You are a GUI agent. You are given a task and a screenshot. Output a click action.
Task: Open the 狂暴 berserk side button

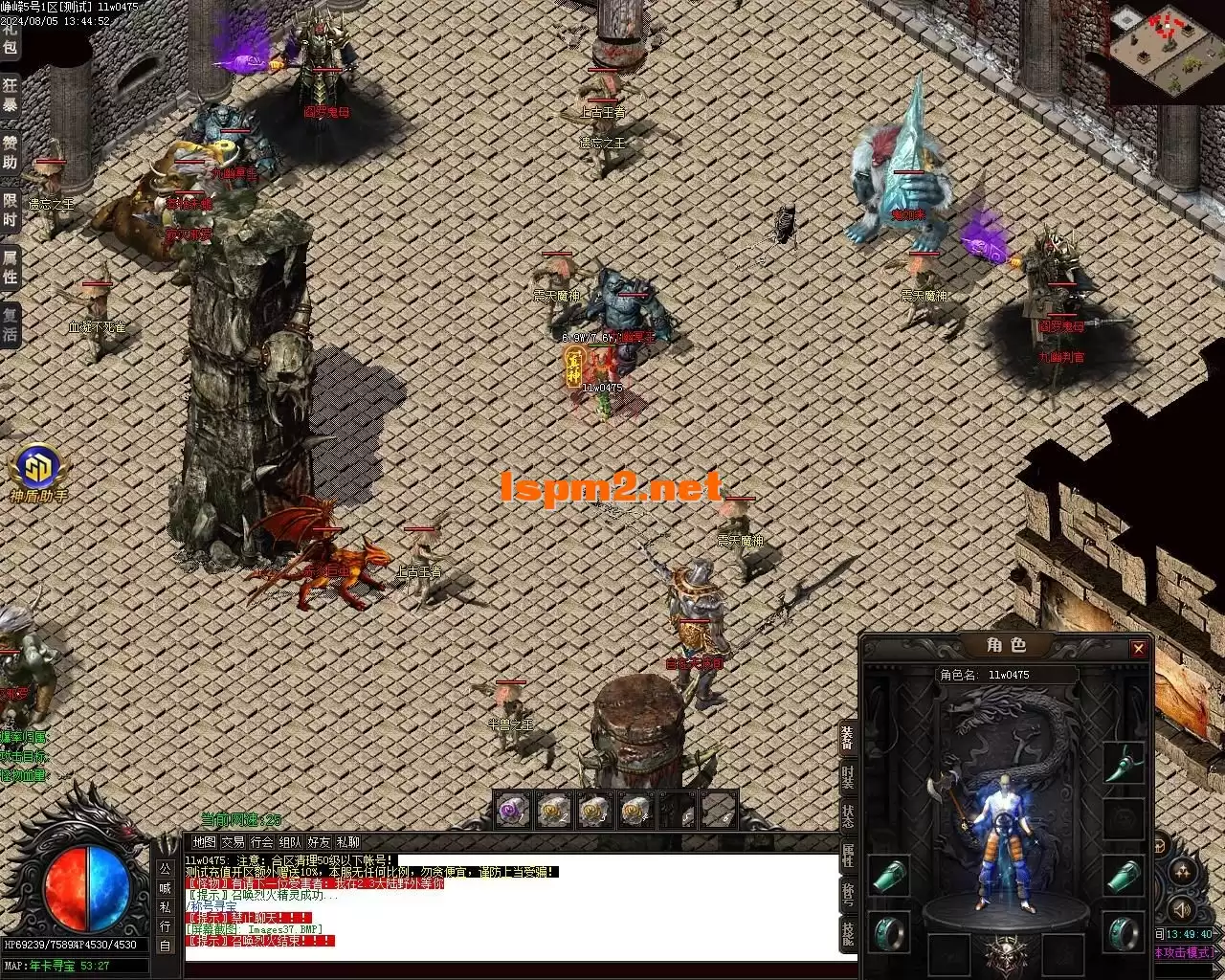(x=10, y=95)
